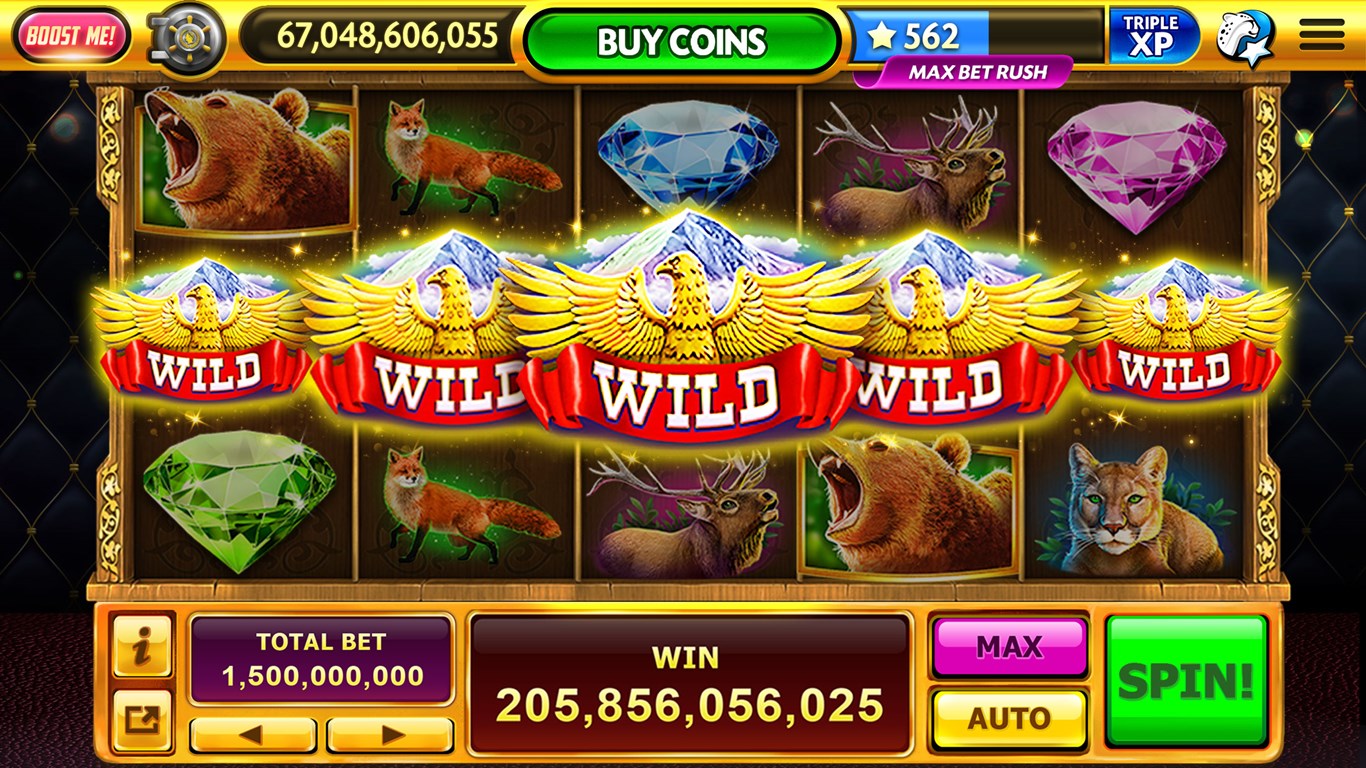The width and height of the screenshot is (1366, 768).
Task: Click the Triple XP badge
Action: tap(1151, 33)
